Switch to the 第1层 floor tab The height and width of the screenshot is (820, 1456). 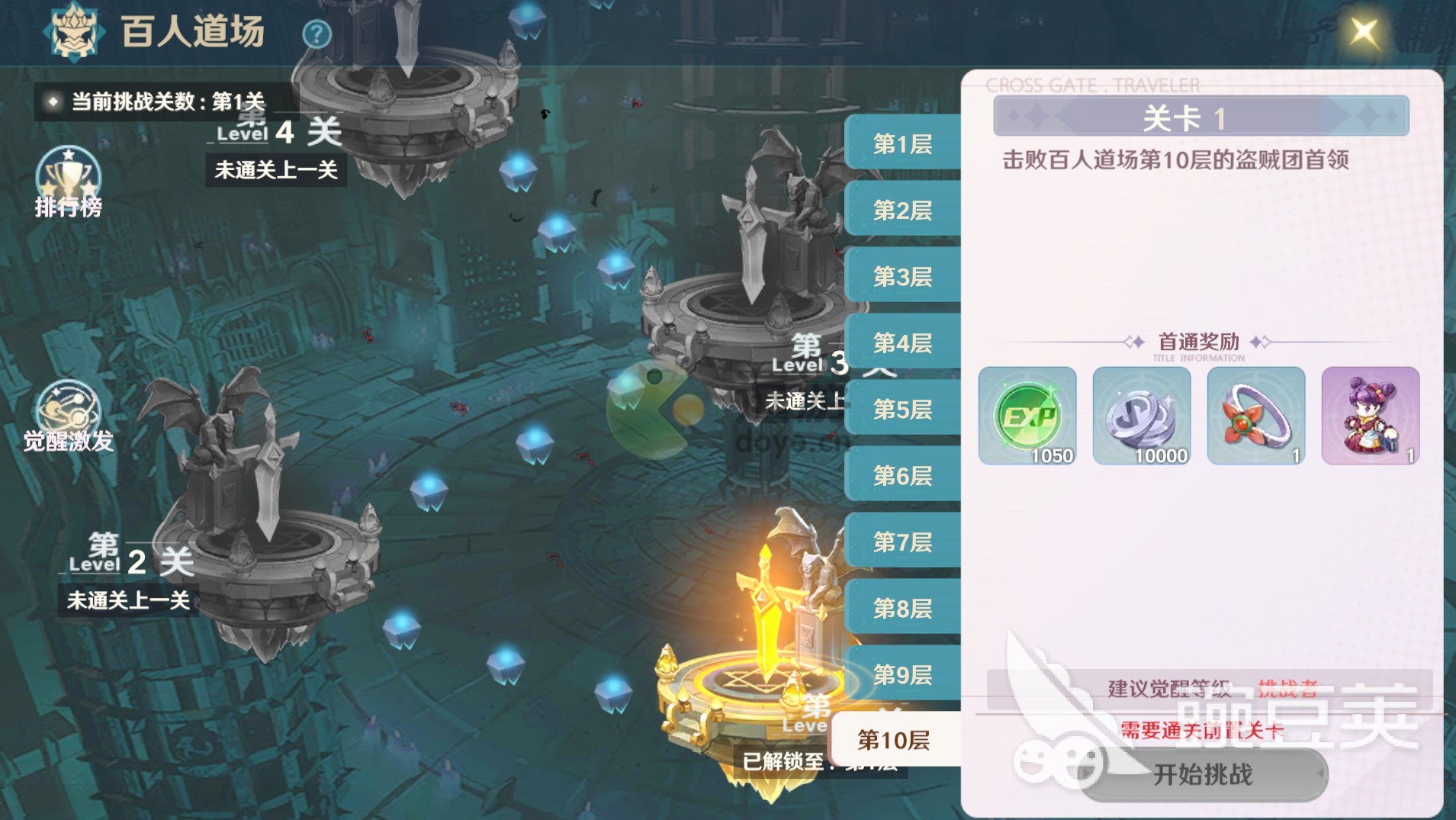coord(904,143)
